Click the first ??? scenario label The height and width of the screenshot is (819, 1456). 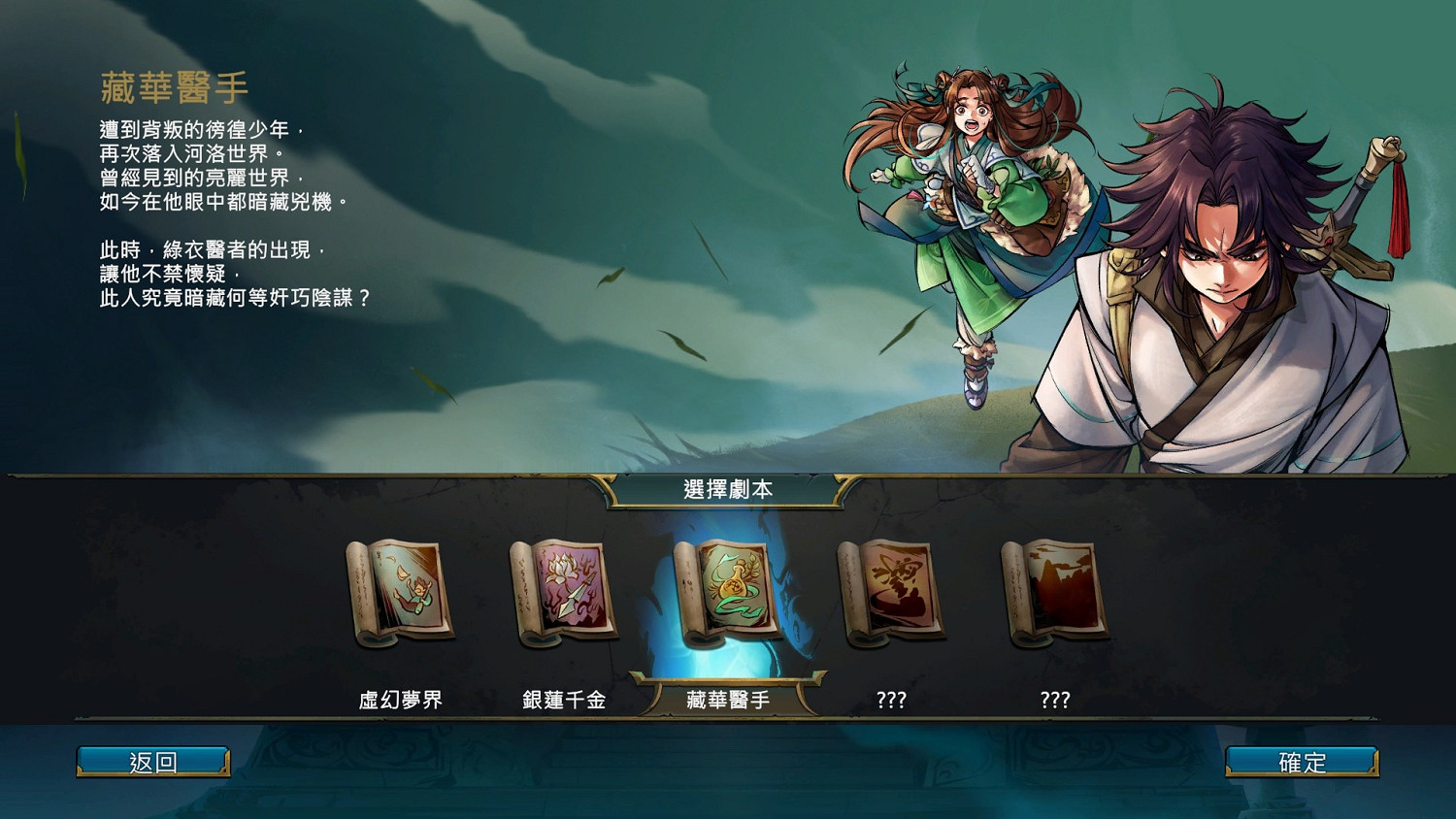[x=891, y=698]
